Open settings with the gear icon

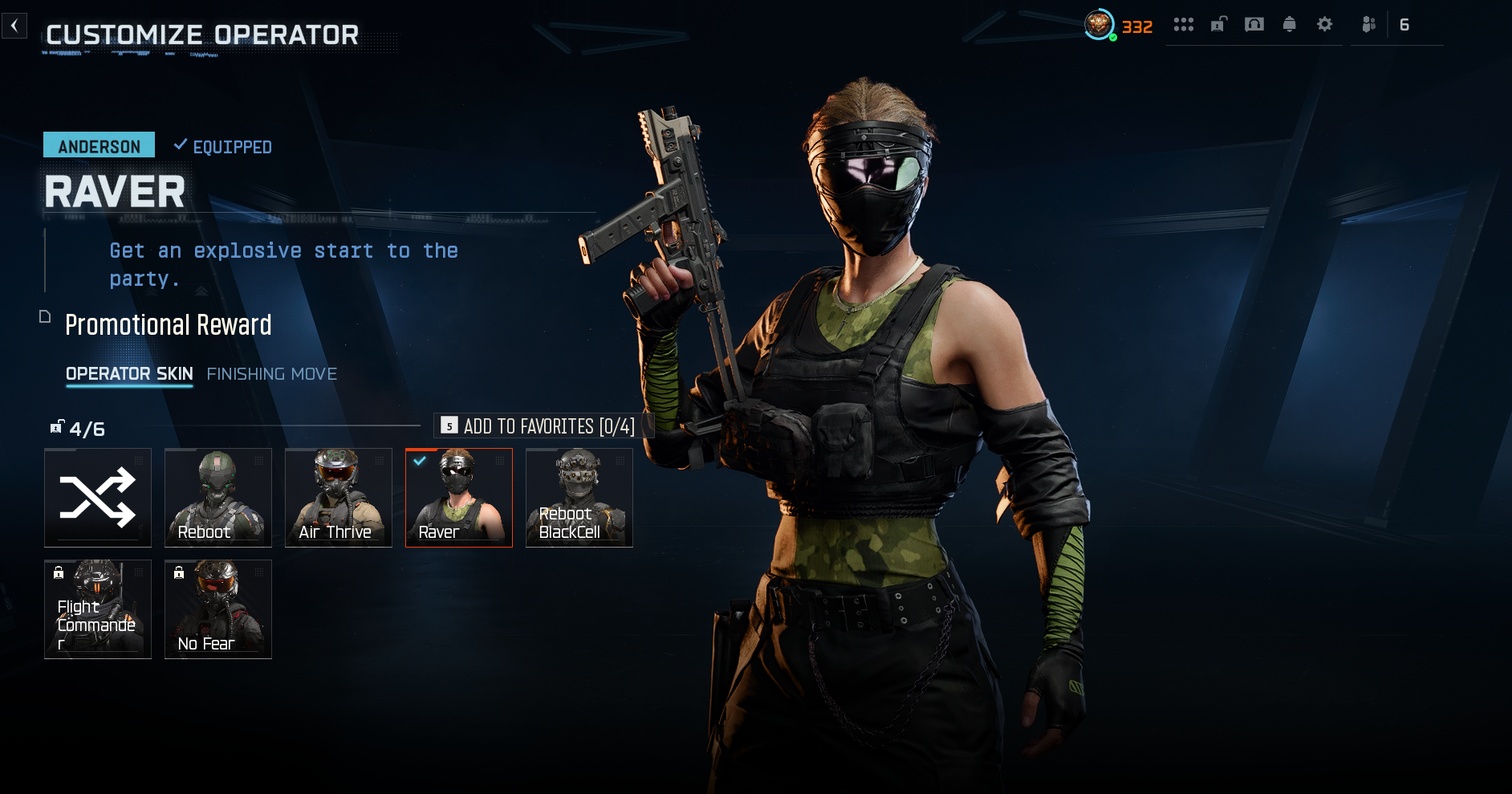click(1325, 25)
